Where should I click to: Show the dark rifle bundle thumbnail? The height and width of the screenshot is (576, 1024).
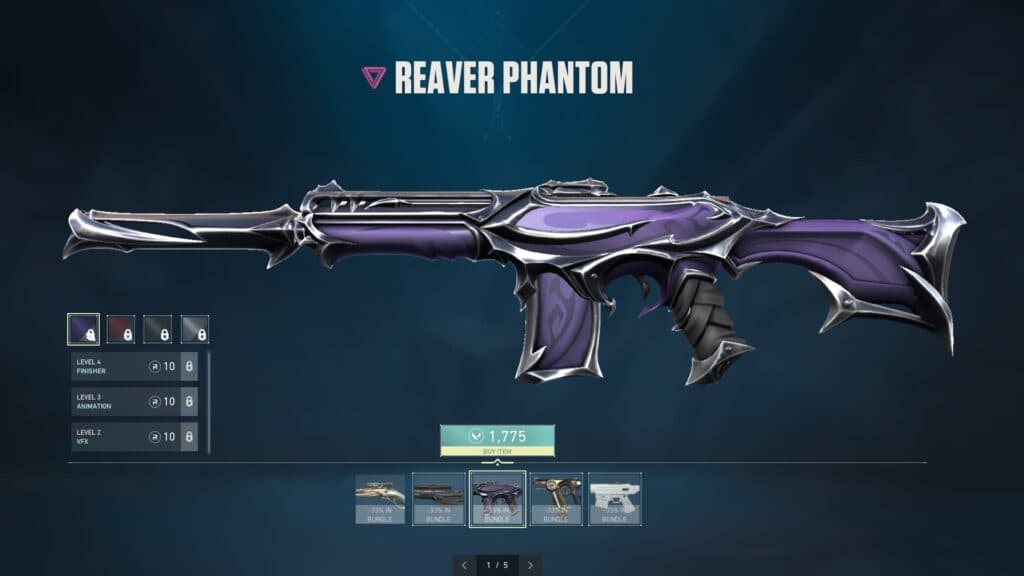tap(439, 499)
